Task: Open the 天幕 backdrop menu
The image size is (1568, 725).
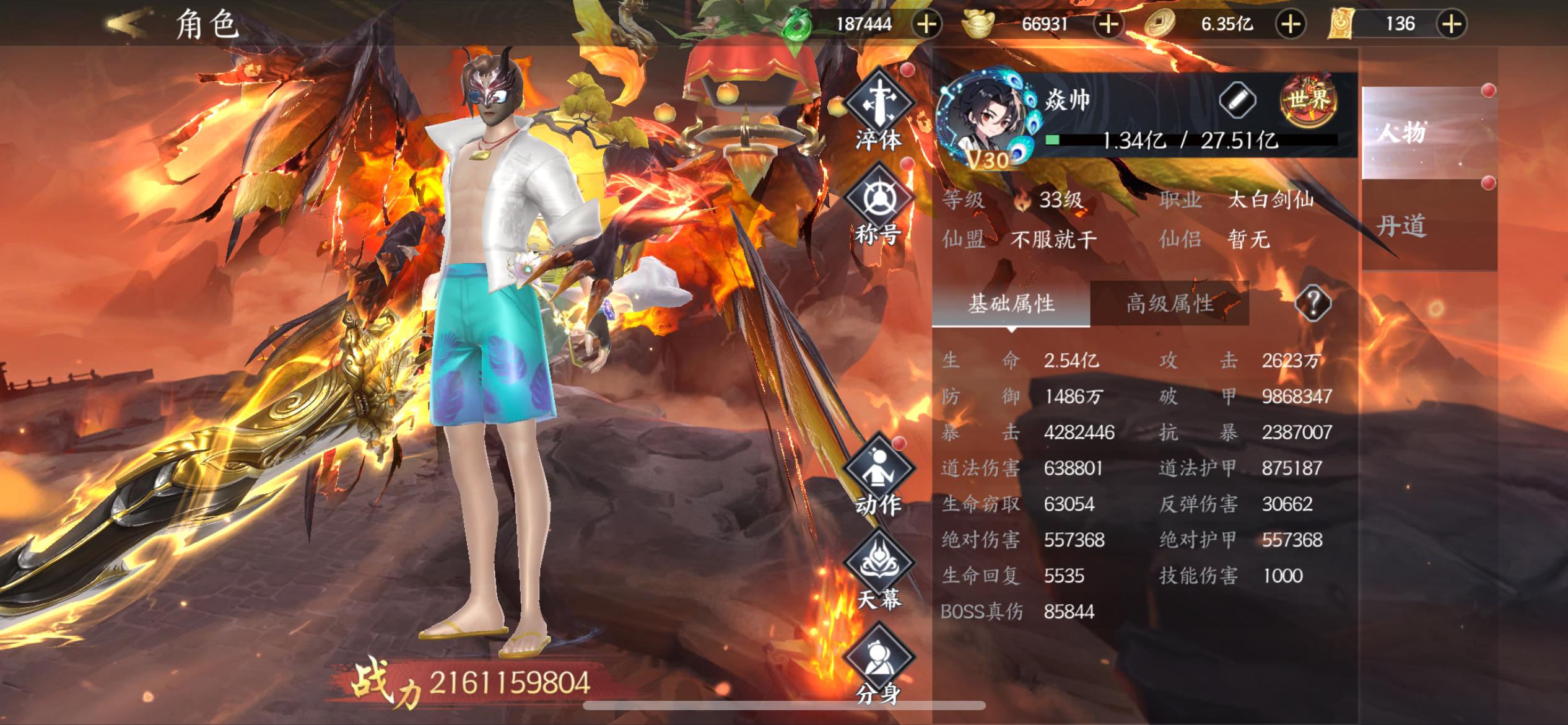Action: [878, 571]
